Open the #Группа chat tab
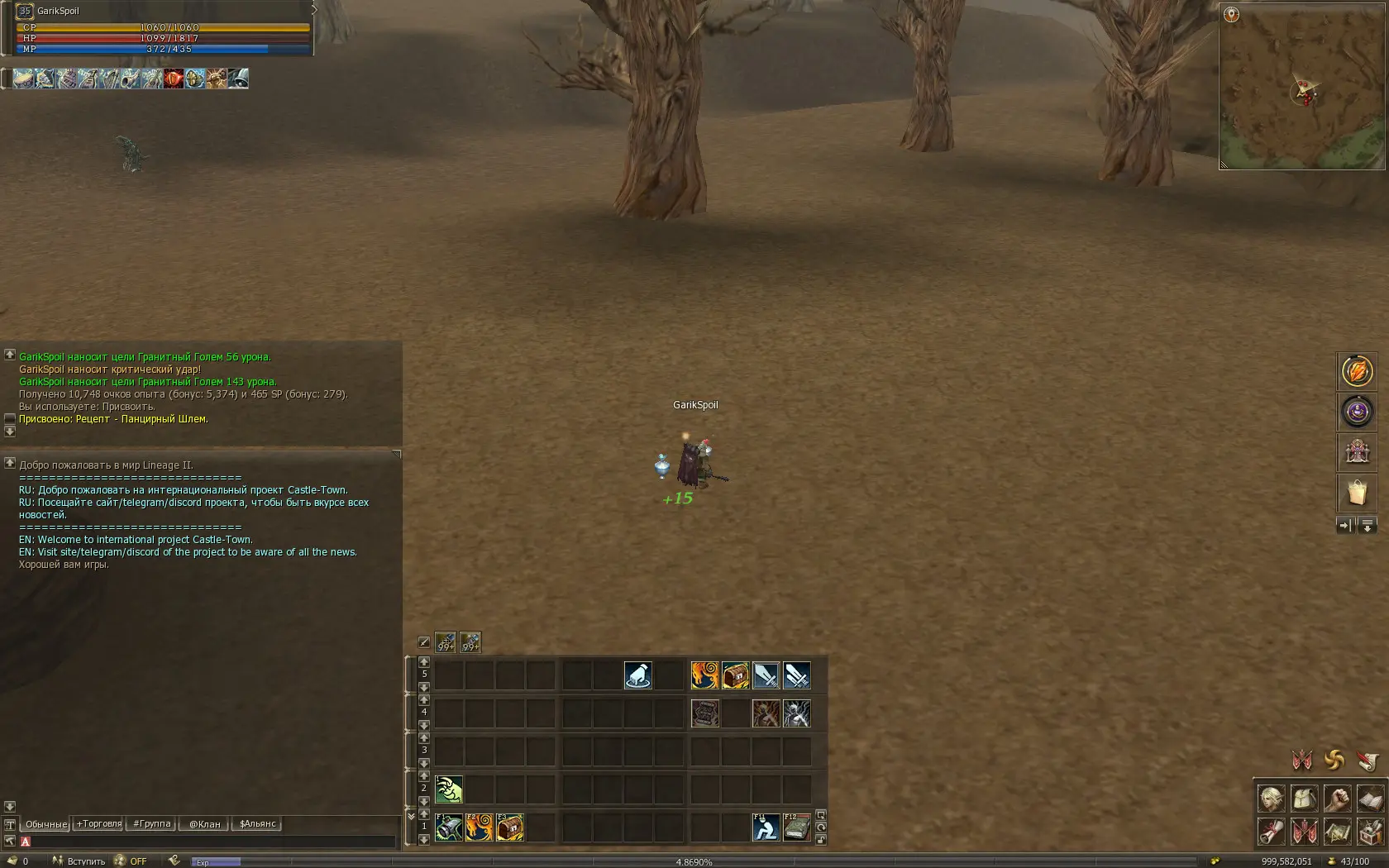Screen dimensions: 1389x868 click(x=152, y=824)
